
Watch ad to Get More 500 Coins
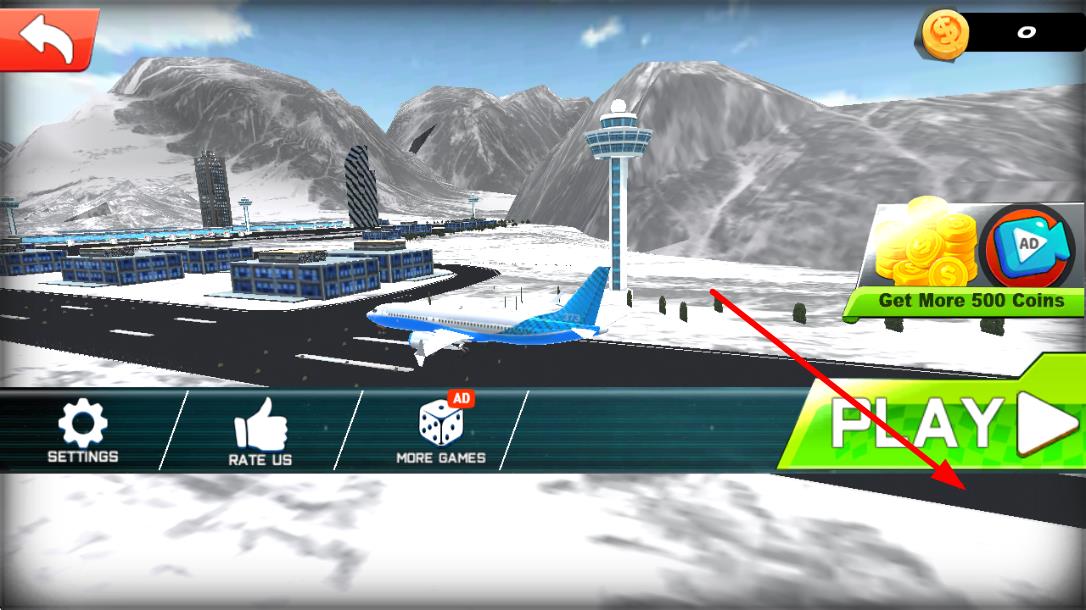965,261
